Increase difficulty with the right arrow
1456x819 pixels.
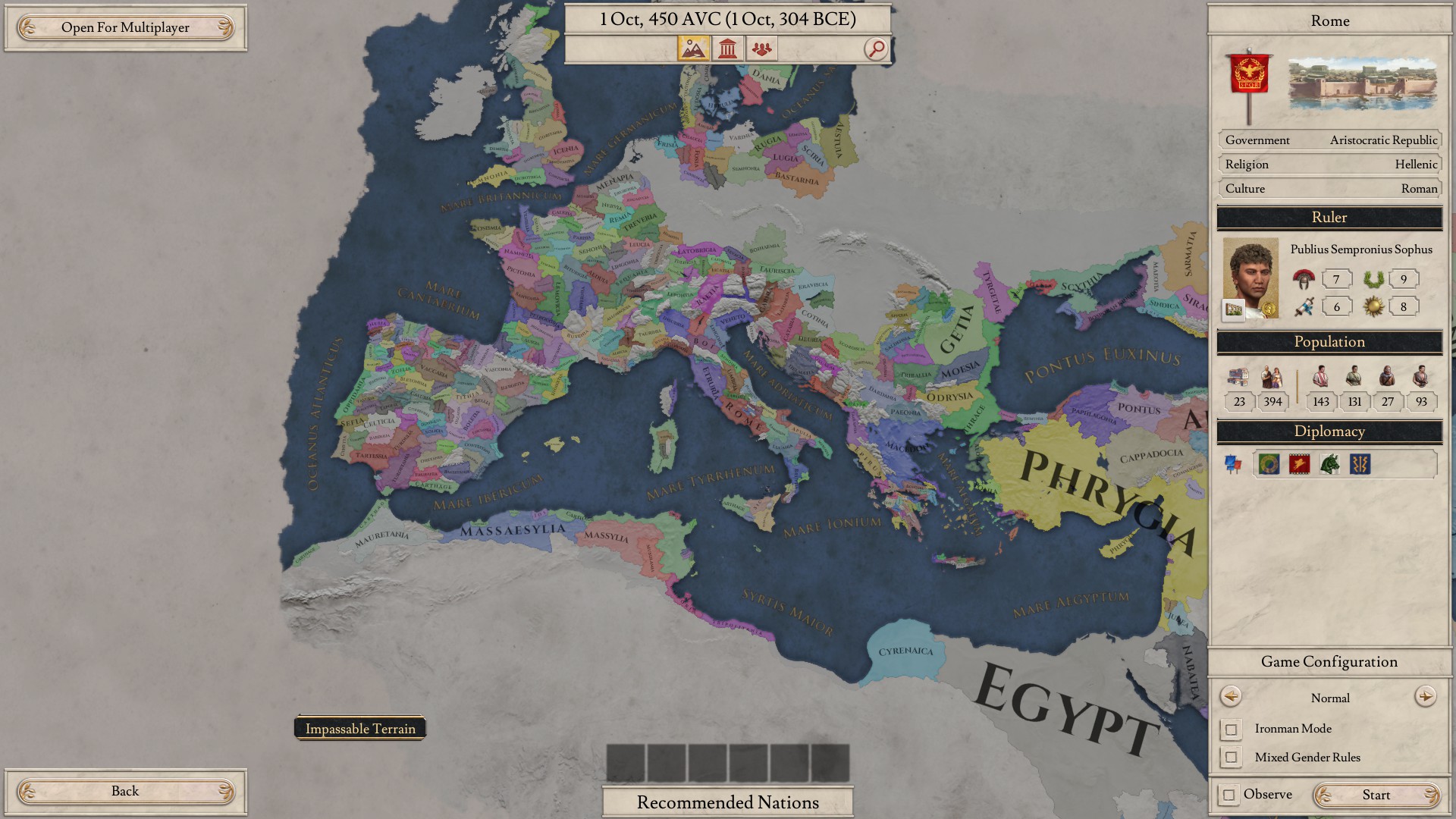pyautogui.click(x=1426, y=698)
